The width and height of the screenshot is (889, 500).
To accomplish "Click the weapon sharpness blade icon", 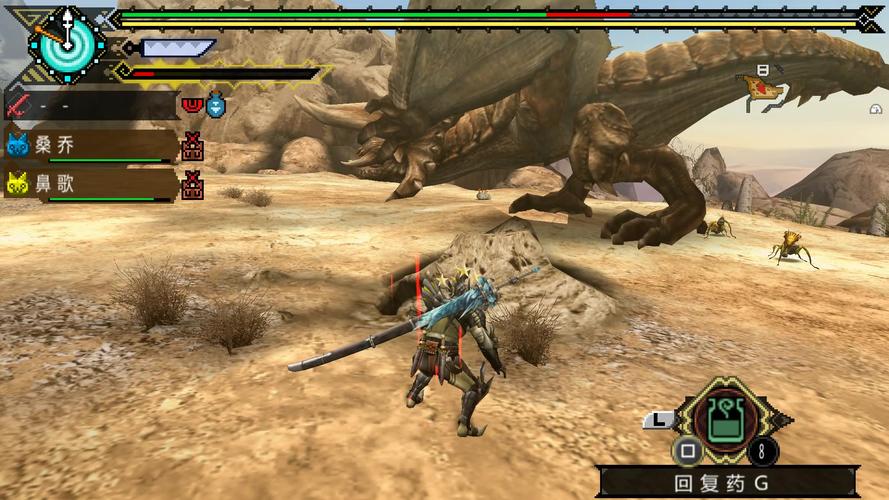I will pyautogui.click(x=177, y=48).
